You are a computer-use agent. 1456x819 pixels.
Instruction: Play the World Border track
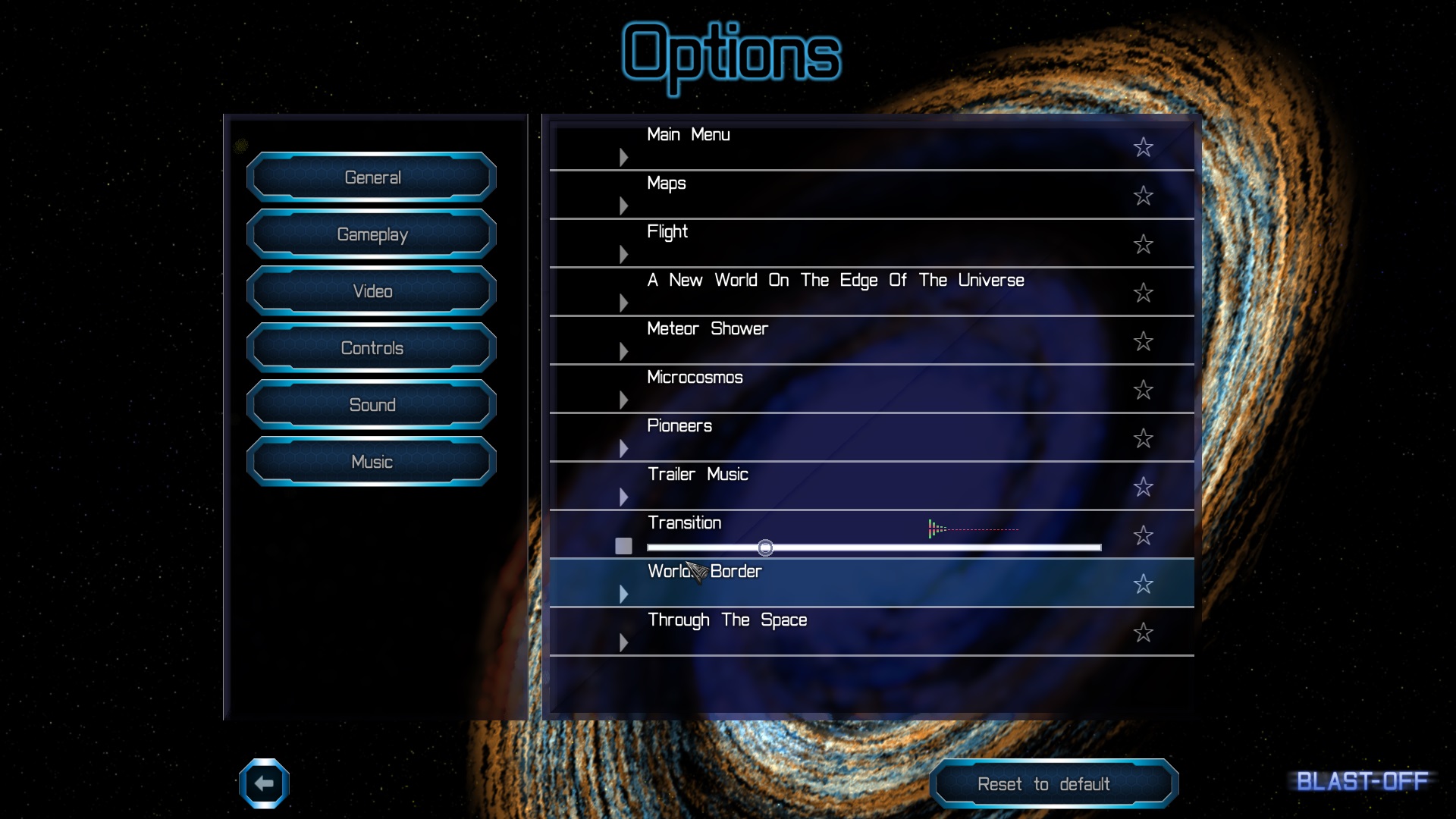coord(623,594)
